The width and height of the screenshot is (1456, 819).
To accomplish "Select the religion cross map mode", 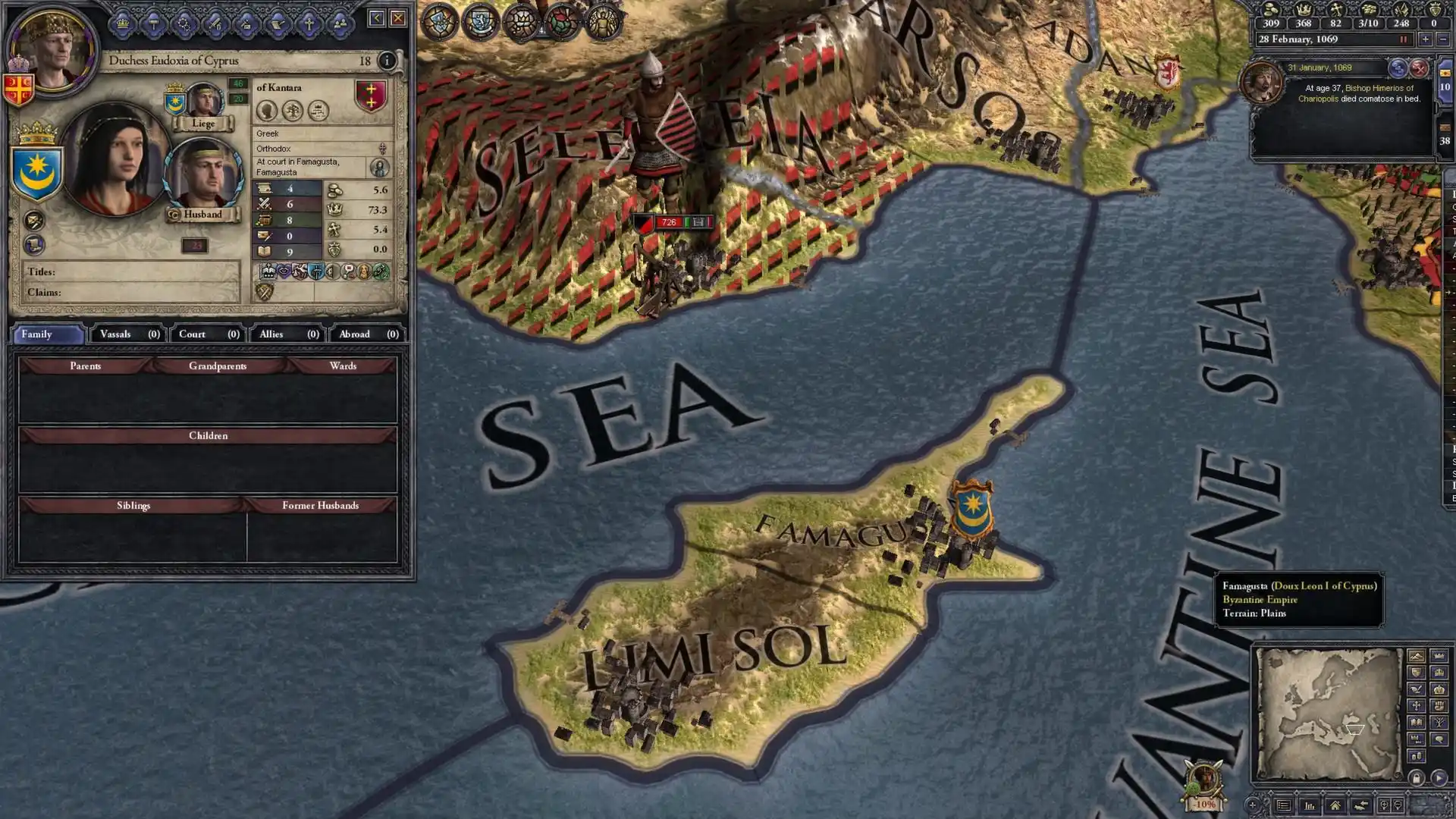I will (1416, 706).
